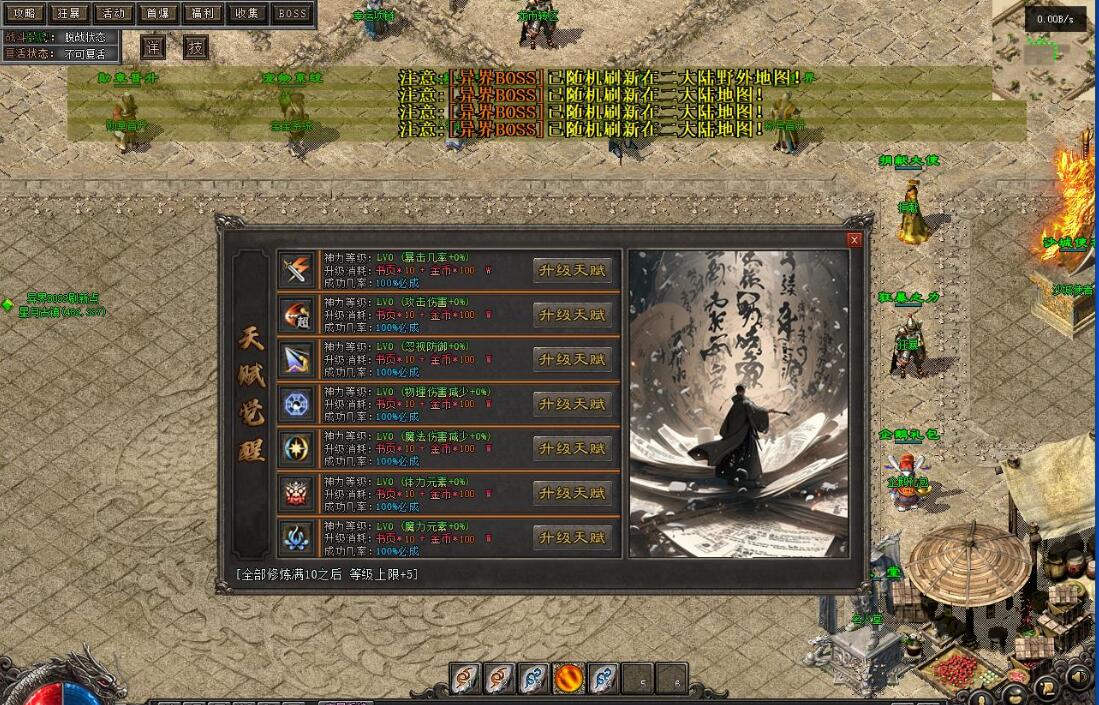Close the 天赋觉醒 talent window
Image resolution: width=1099 pixels, height=705 pixels.
point(854,240)
